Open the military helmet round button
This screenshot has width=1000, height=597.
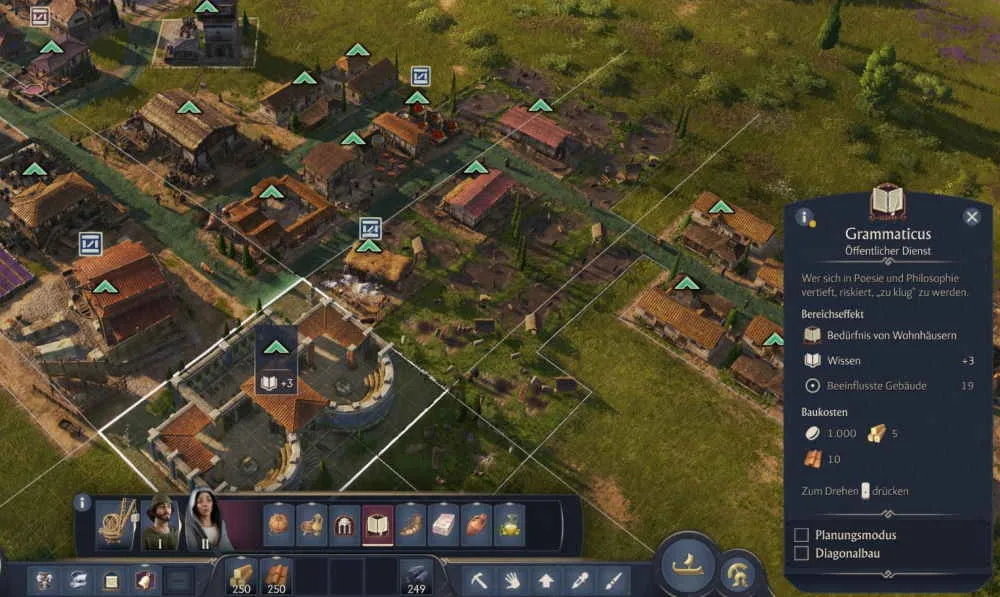click(x=738, y=573)
